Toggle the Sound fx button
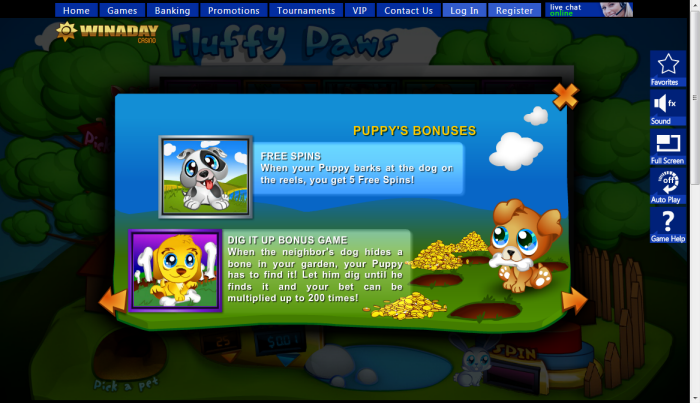Screen dimensions: 700x403 tap(666, 108)
